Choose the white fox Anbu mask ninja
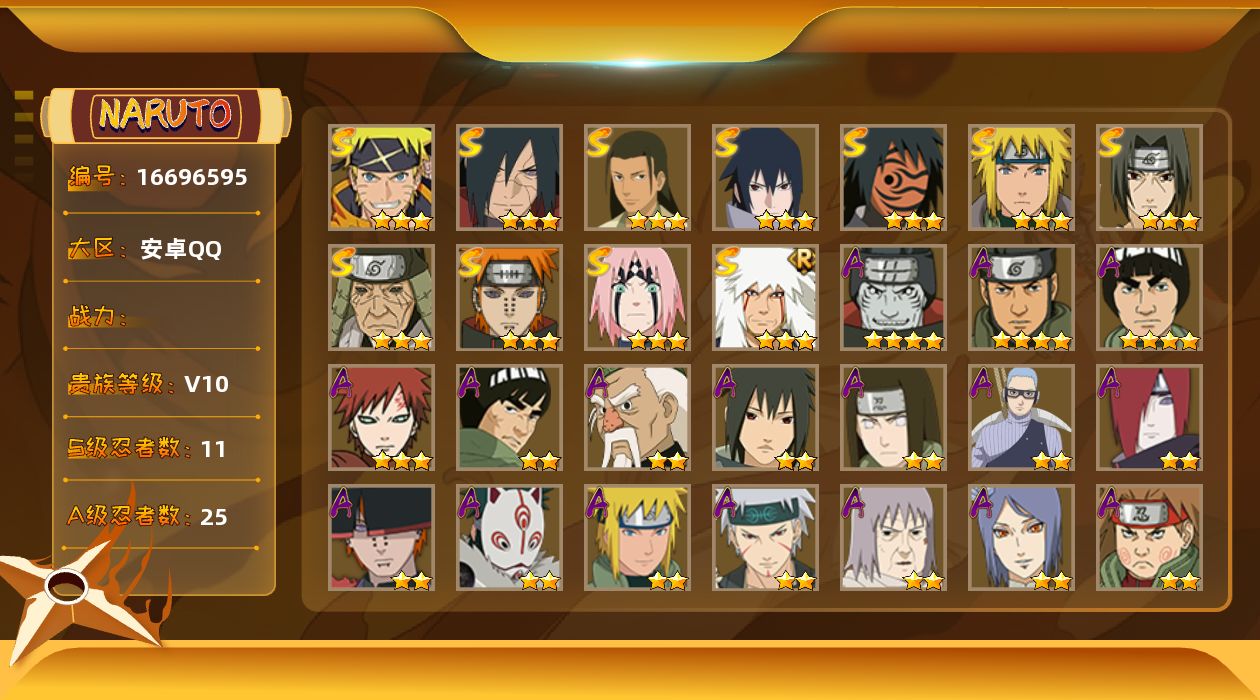This screenshot has height=700, width=1260. coord(509,538)
